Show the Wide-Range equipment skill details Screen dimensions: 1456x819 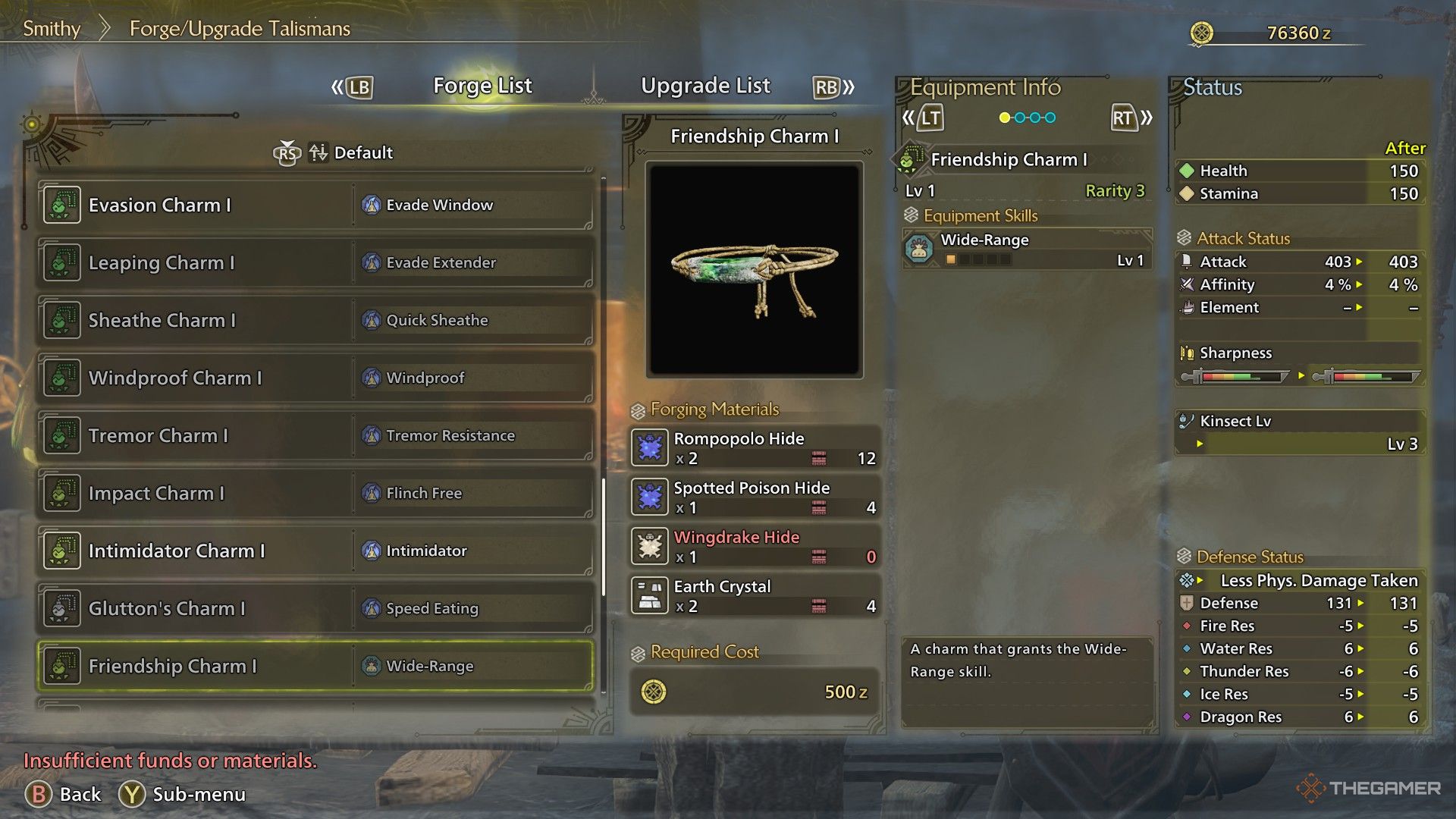click(x=1027, y=249)
